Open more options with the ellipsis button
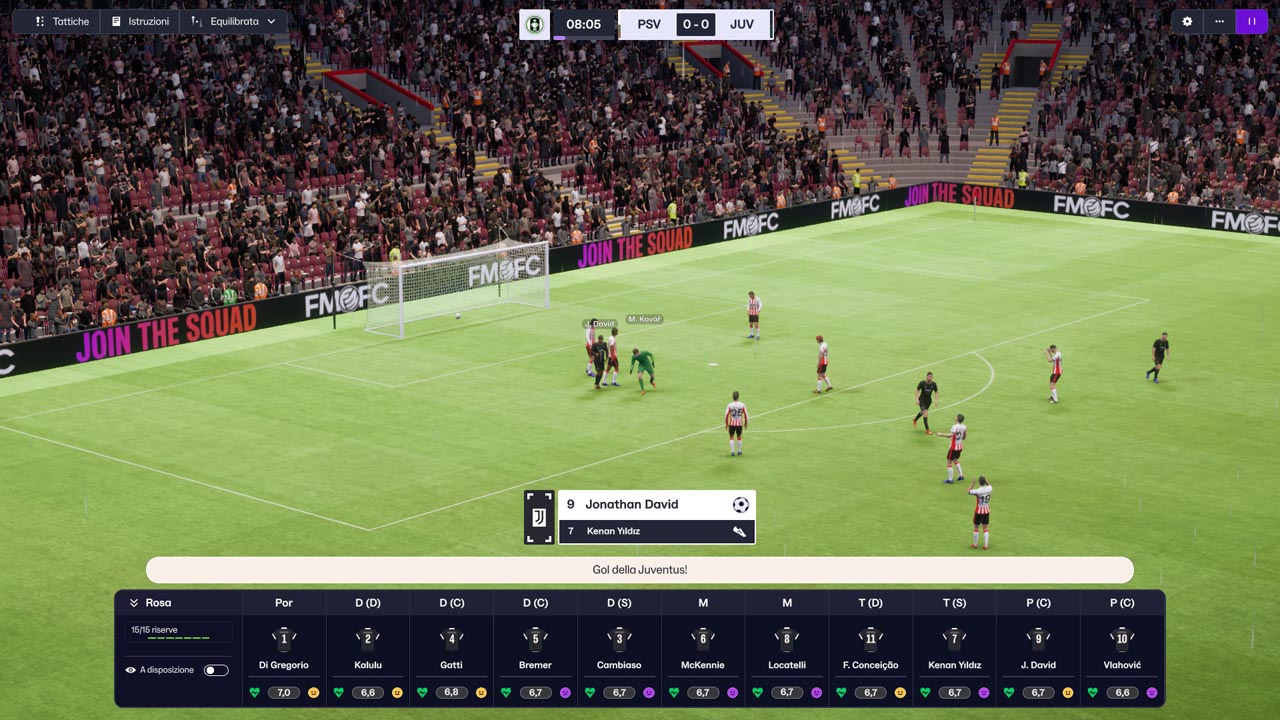Viewport: 1280px width, 720px height. tap(1219, 21)
